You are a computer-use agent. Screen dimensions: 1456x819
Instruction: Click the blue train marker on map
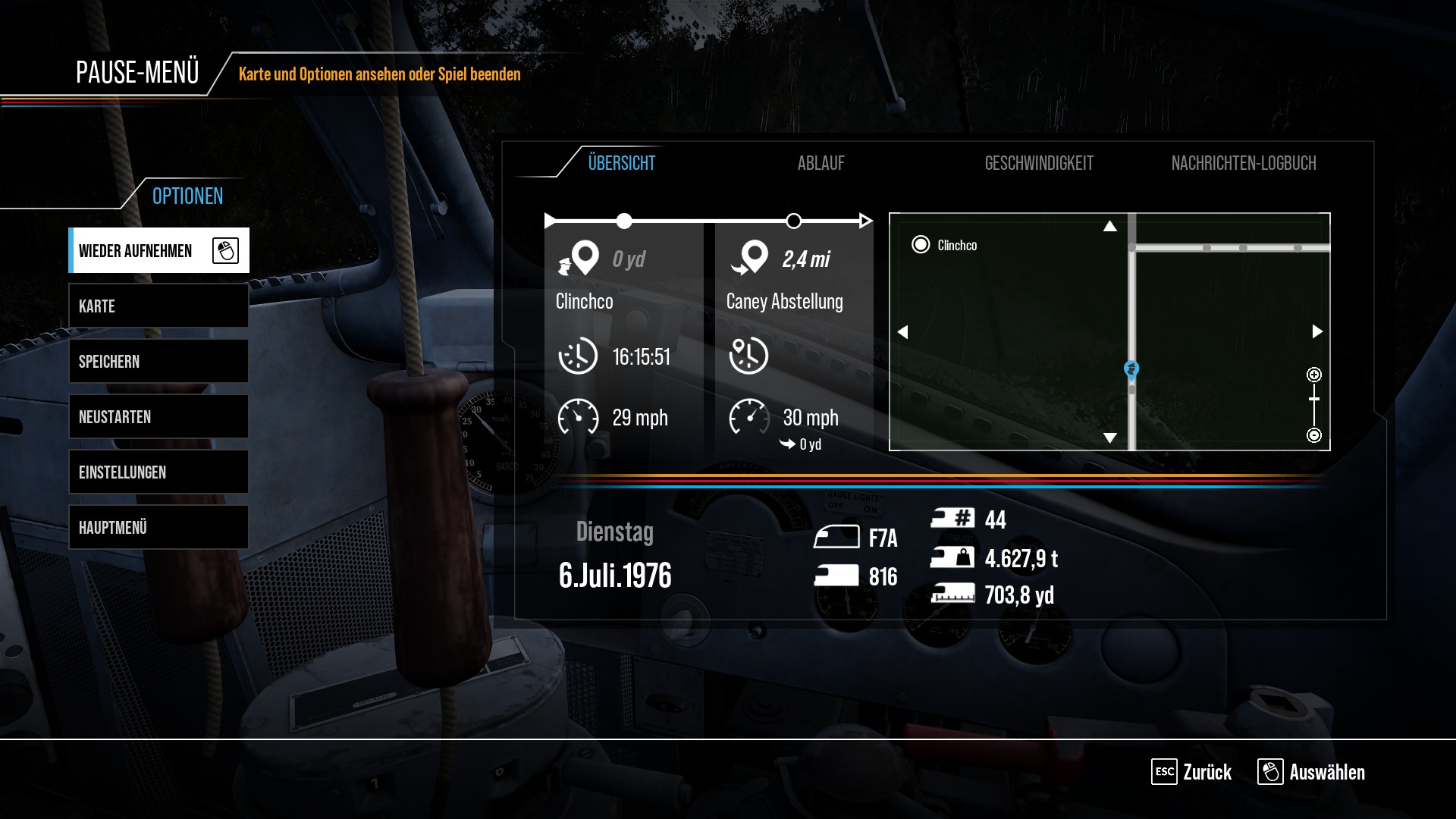(1131, 369)
